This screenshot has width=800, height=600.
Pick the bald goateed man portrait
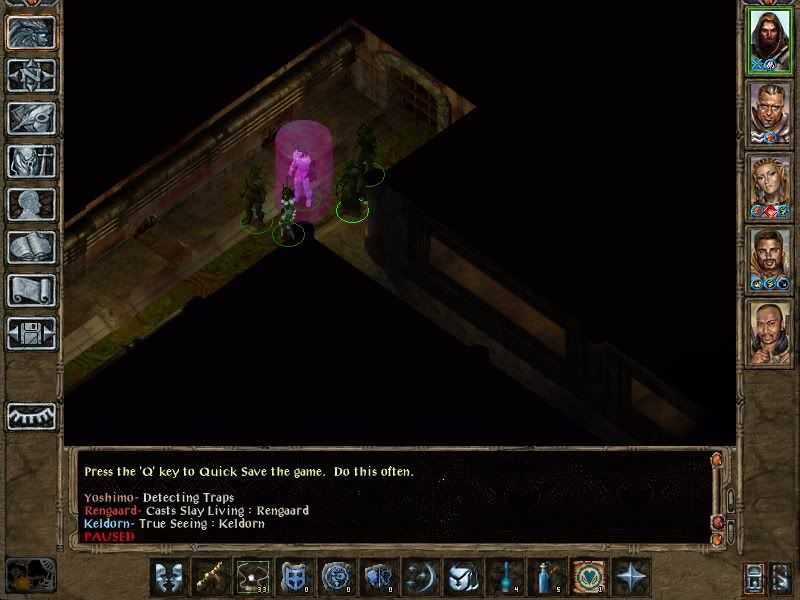(x=769, y=333)
